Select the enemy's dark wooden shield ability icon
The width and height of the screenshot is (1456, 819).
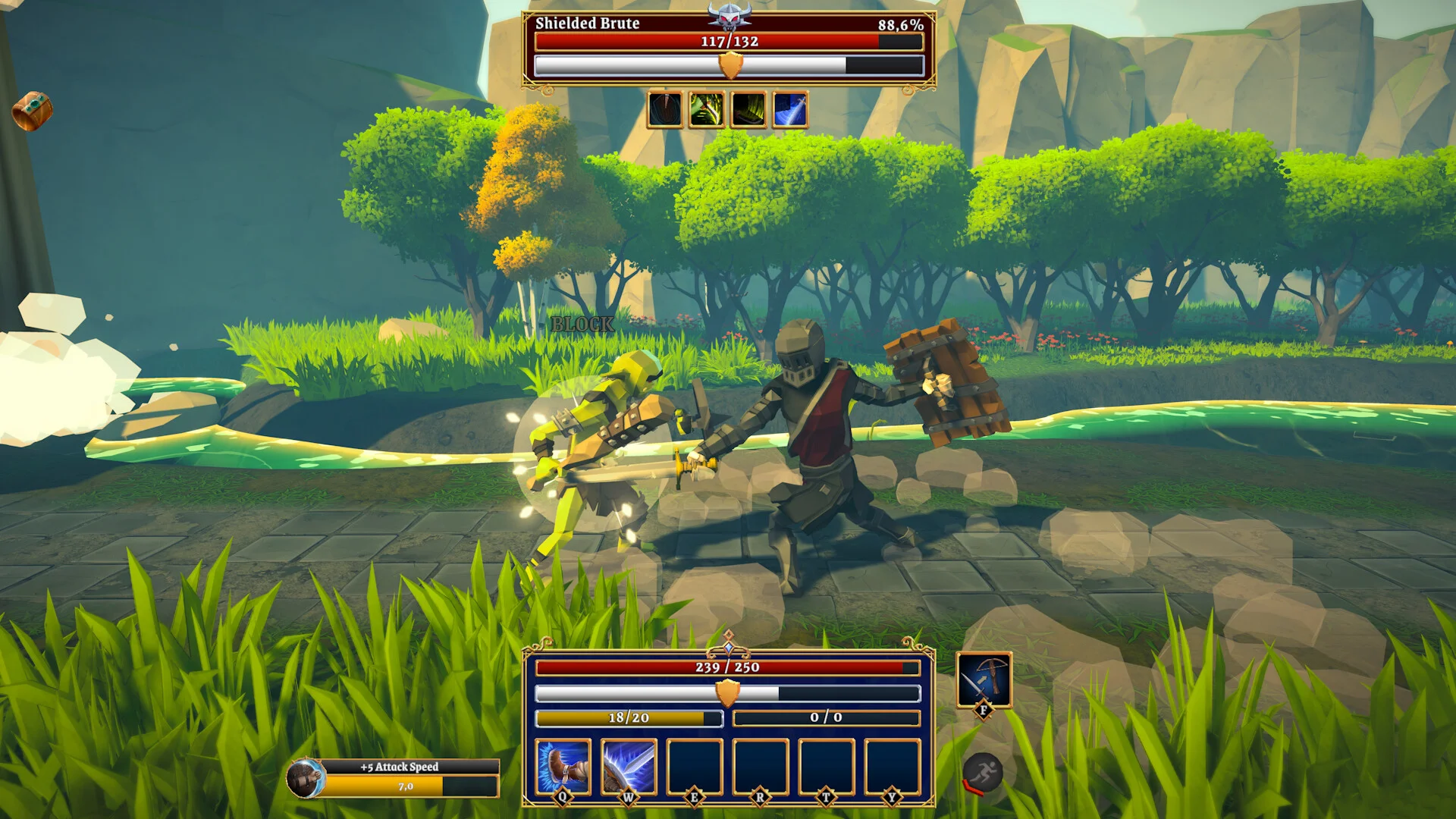pos(665,109)
